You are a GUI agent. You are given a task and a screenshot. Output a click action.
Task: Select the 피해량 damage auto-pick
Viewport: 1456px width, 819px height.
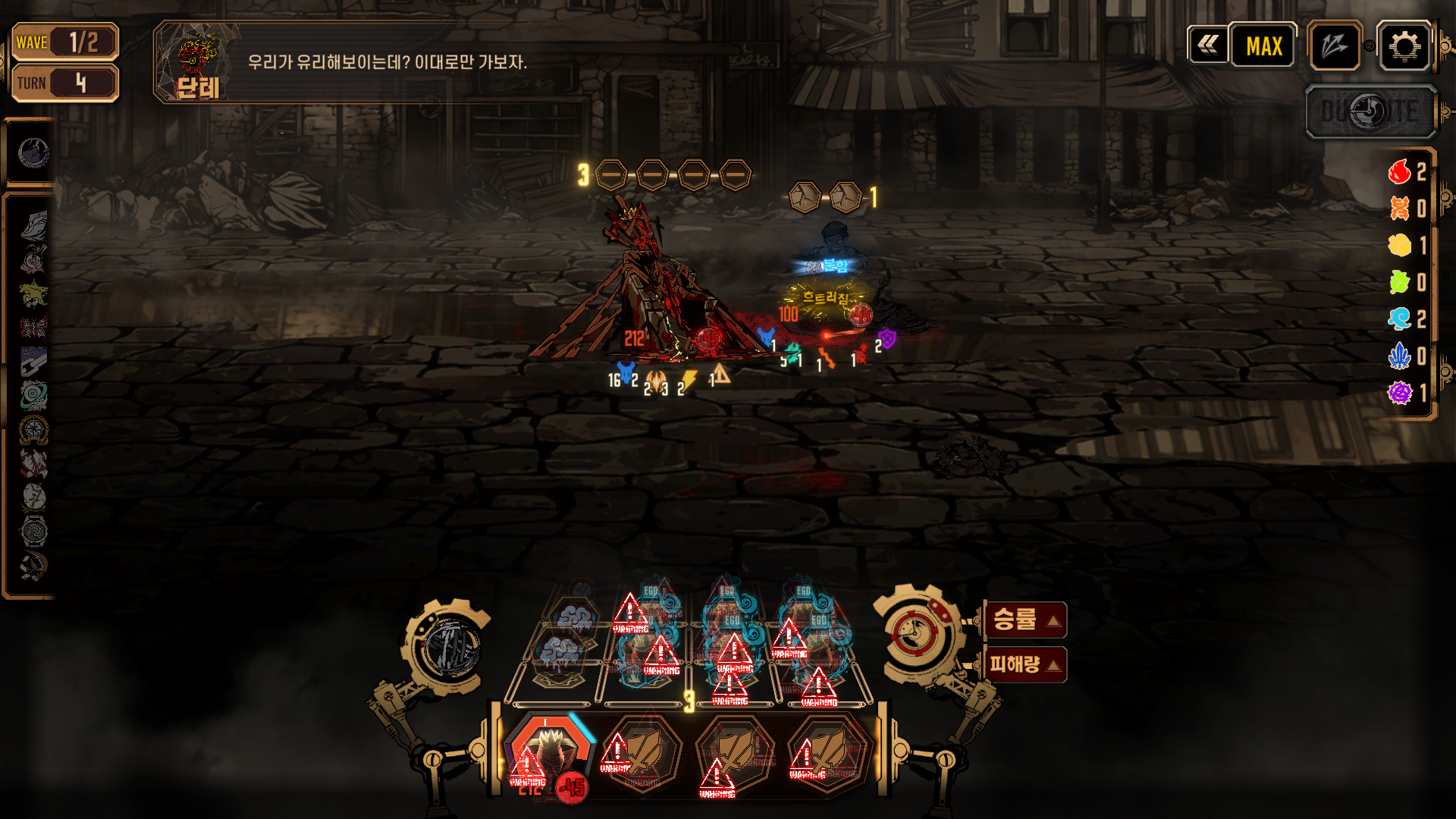tap(1025, 665)
